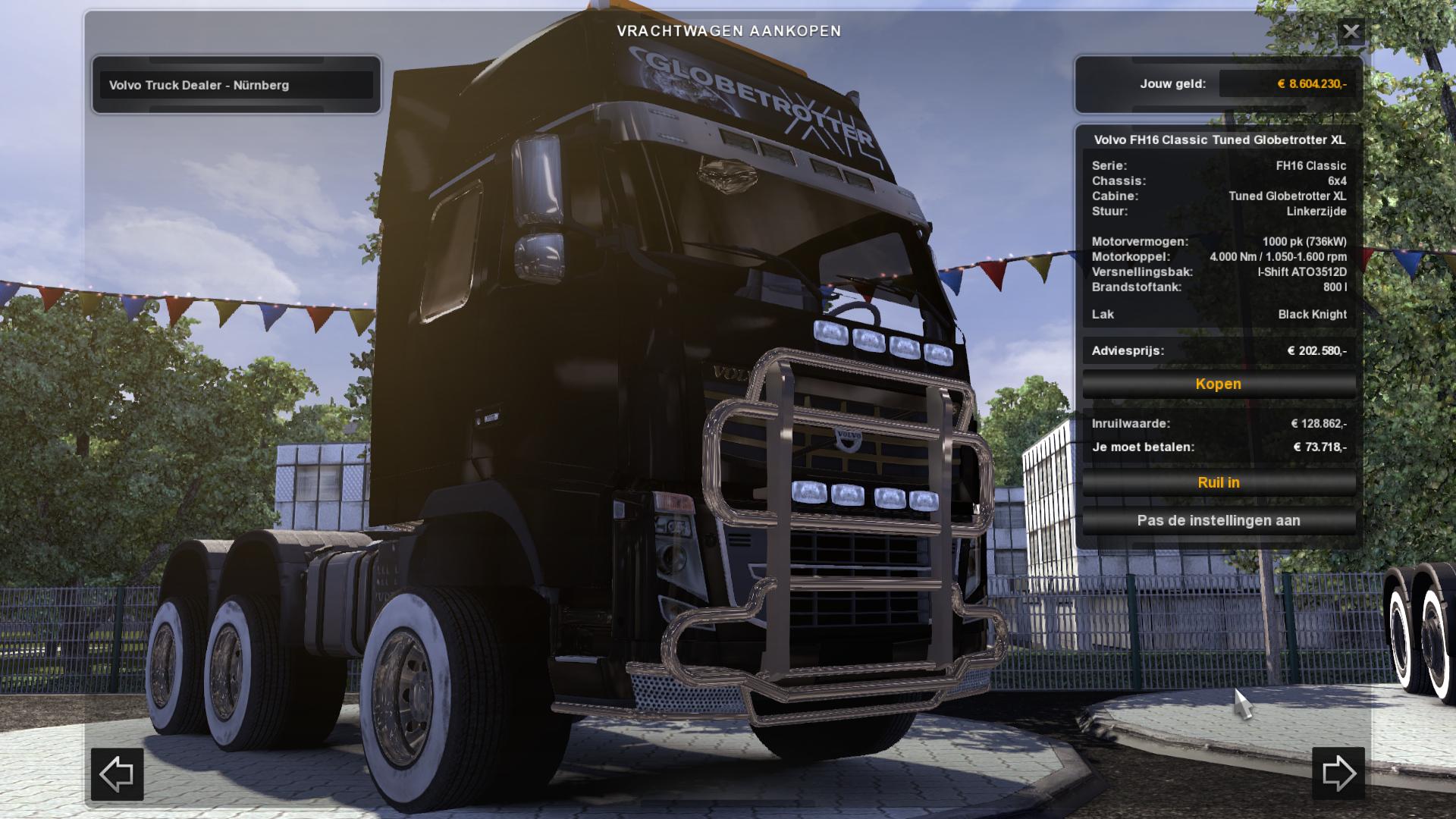Trade in via the Ruil in button

tap(1218, 483)
